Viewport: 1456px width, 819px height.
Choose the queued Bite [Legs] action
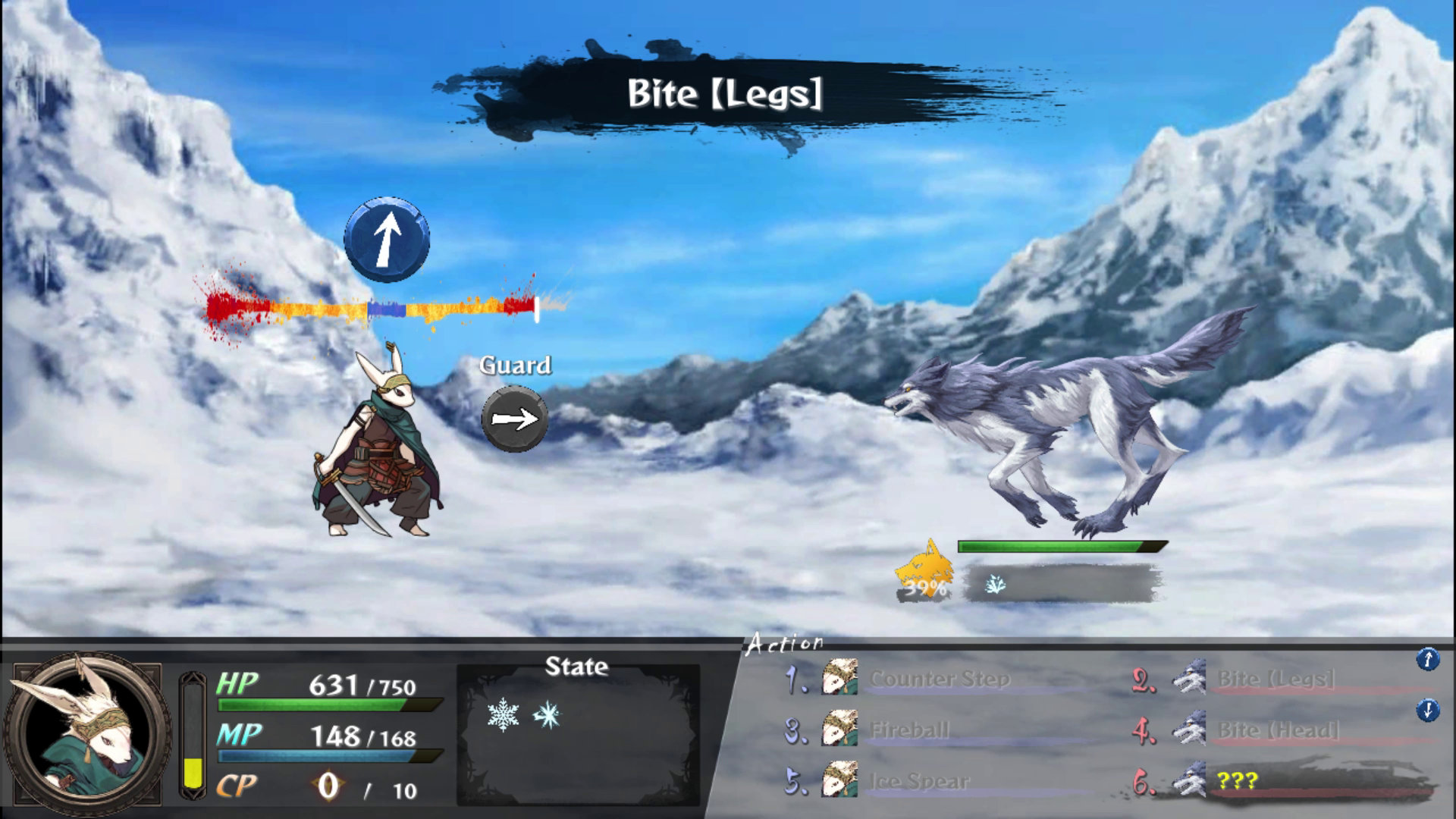1276,679
